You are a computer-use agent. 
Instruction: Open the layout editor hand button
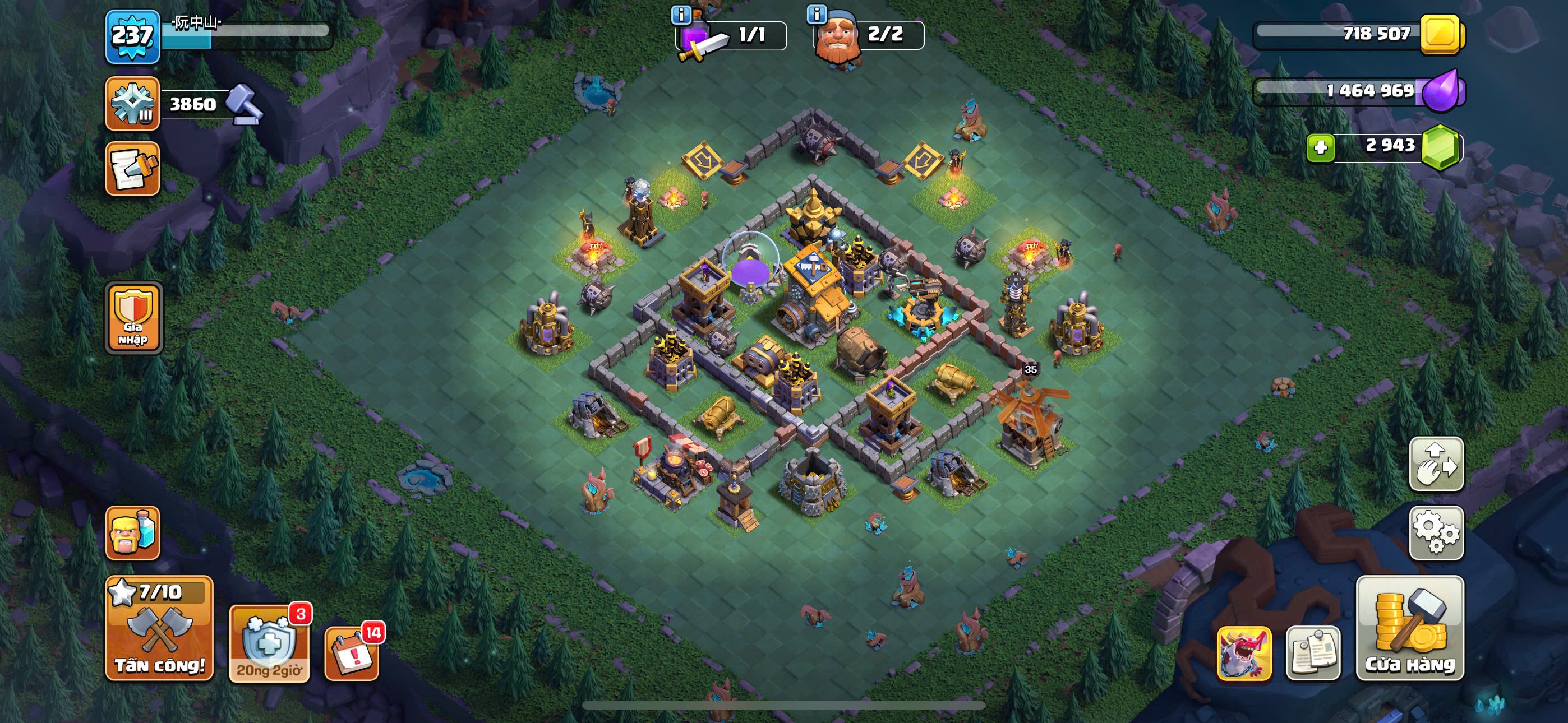pyautogui.click(x=1436, y=464)
